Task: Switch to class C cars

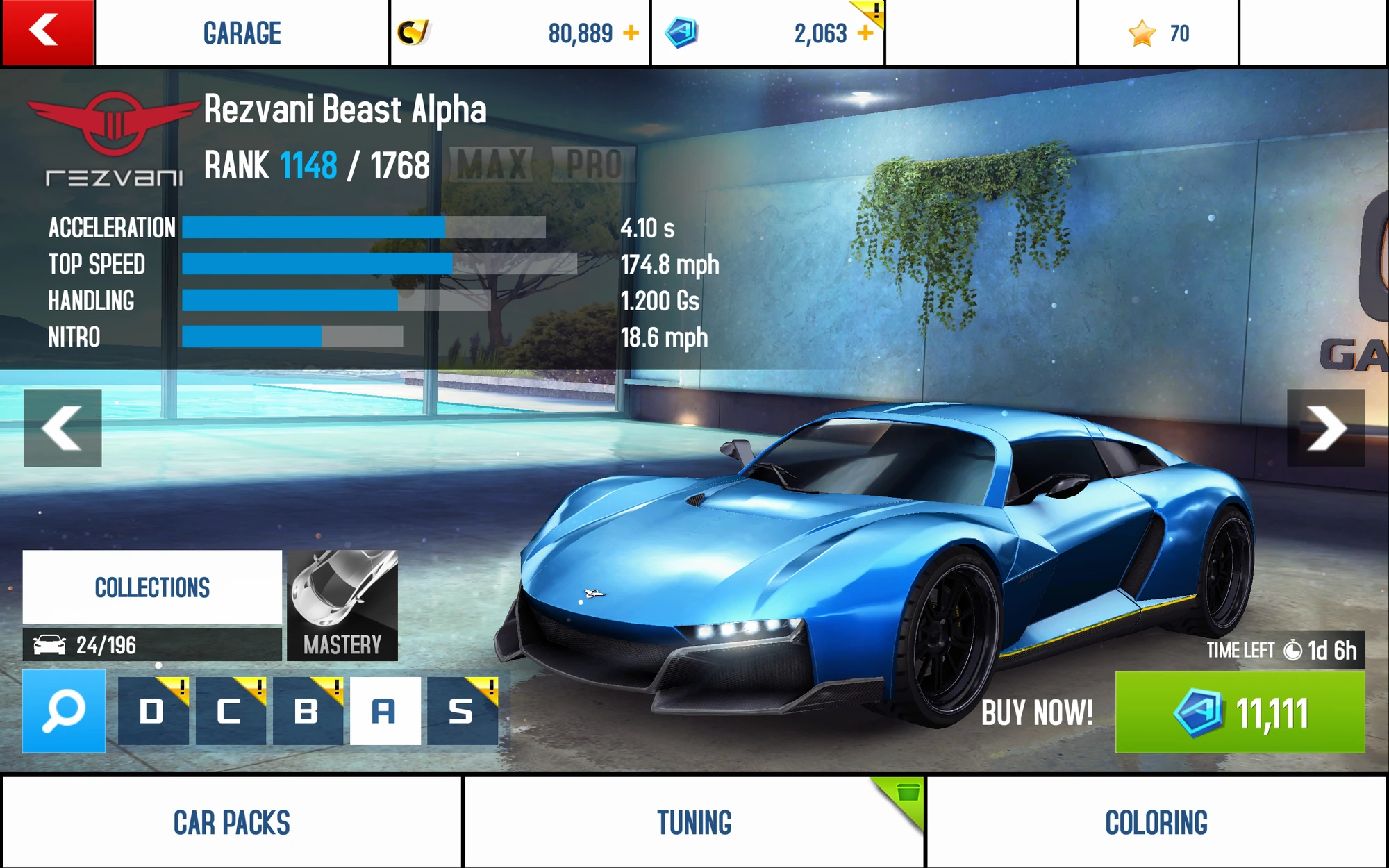Action: click(230, 711)
